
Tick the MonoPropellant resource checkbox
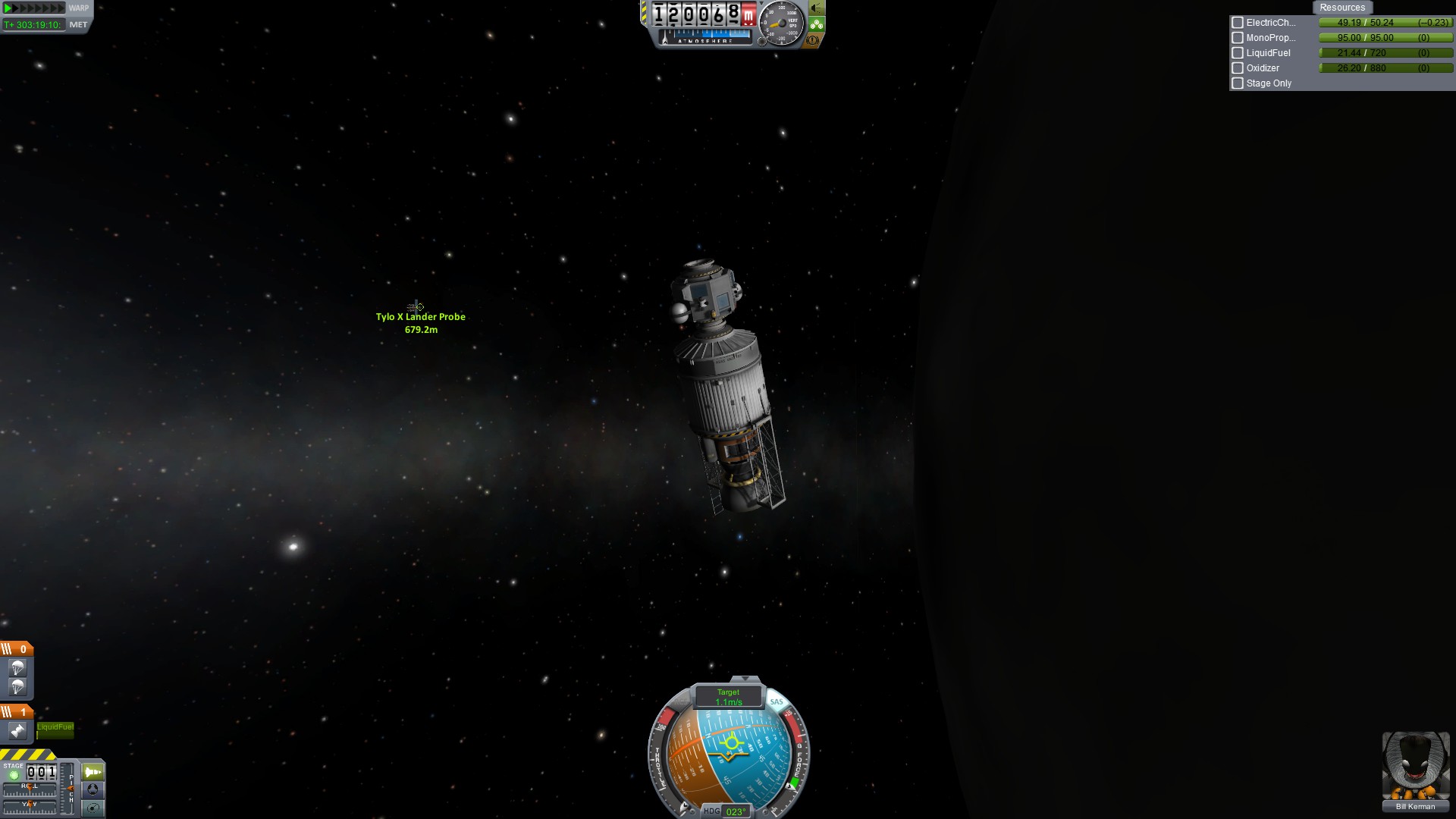1238,38
